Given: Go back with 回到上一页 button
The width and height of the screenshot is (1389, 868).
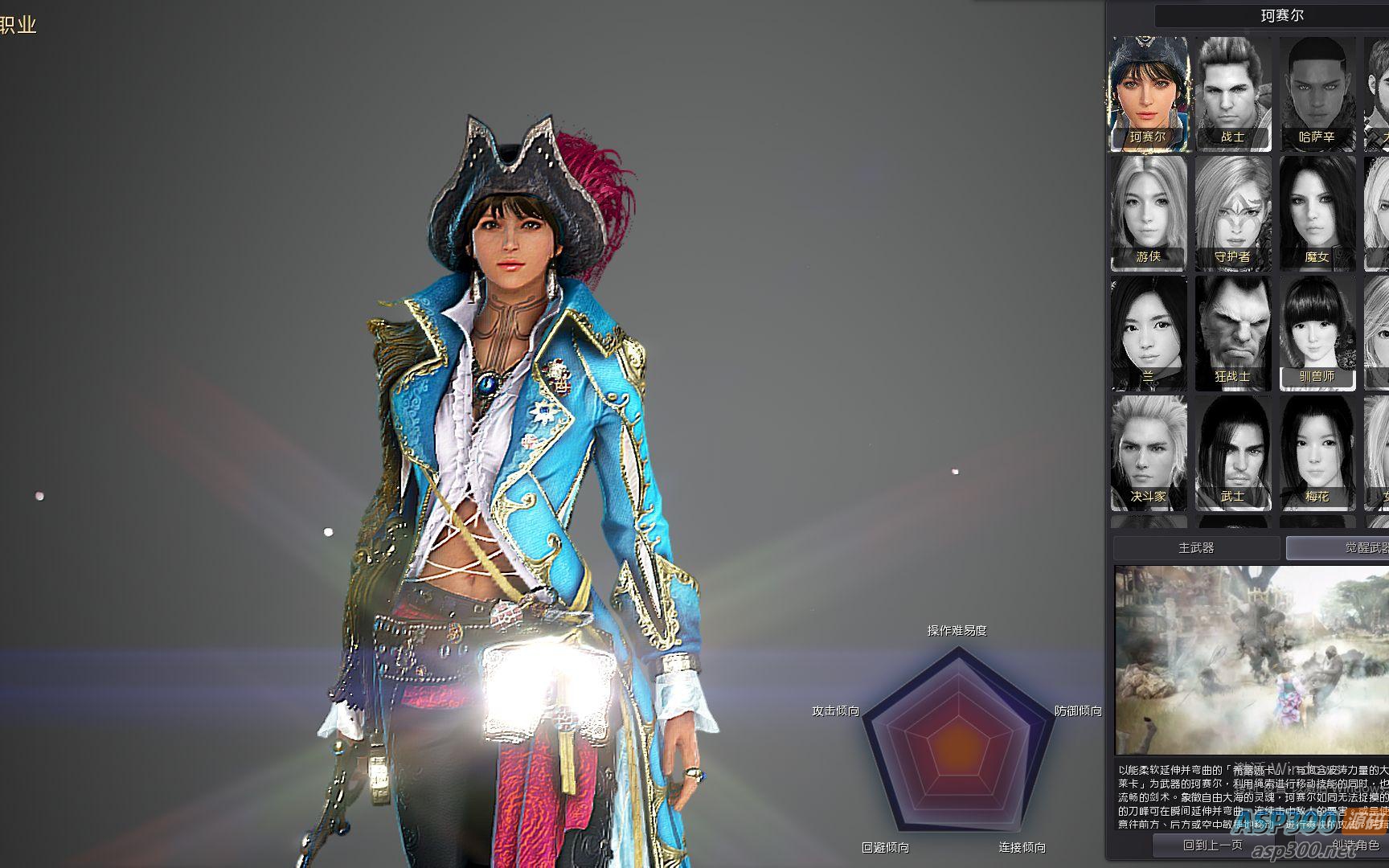Looking at the screenshot, I should click(x=1212, y=845).
